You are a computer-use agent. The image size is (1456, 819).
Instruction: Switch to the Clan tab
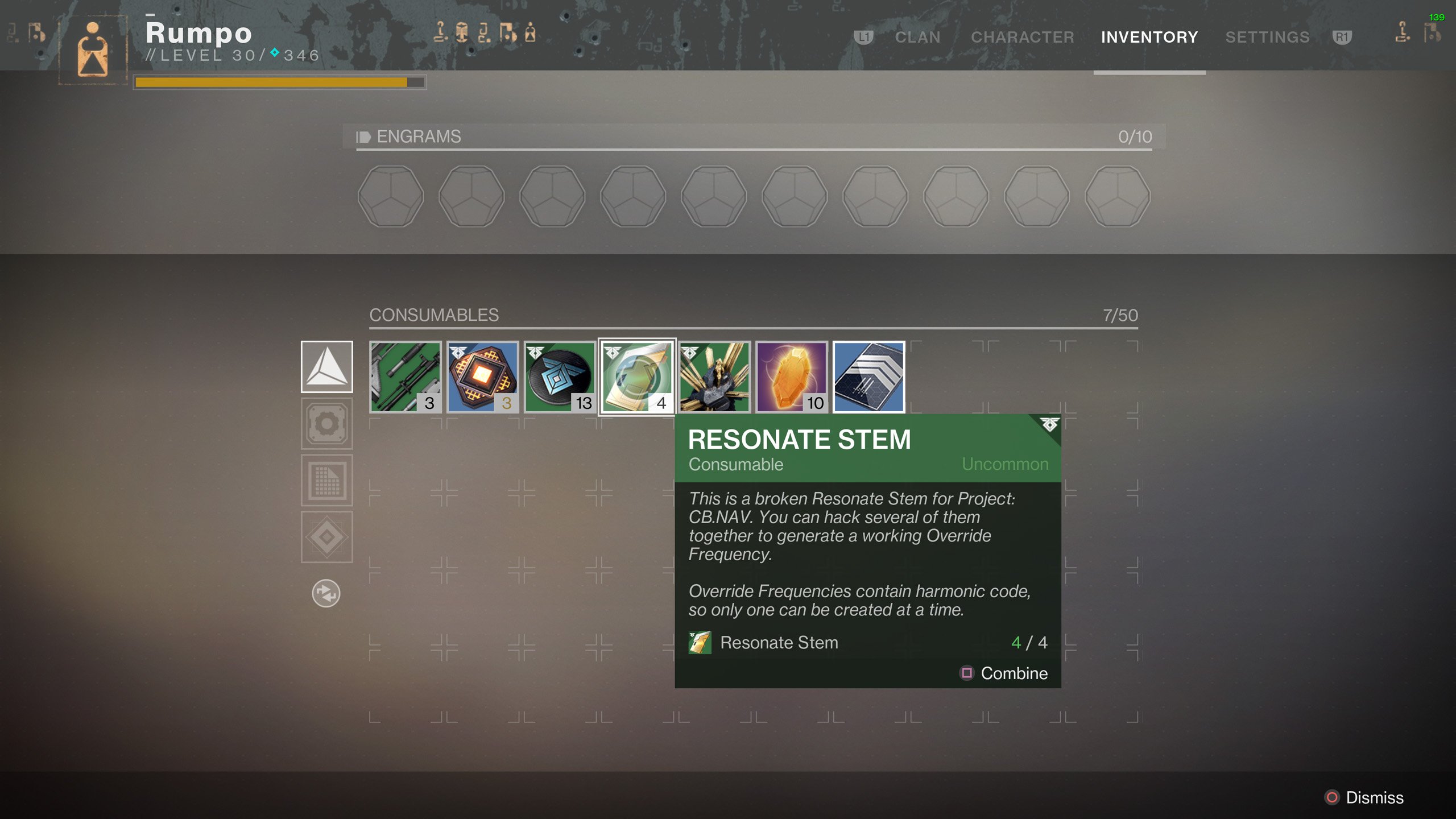tap(917, 38)
